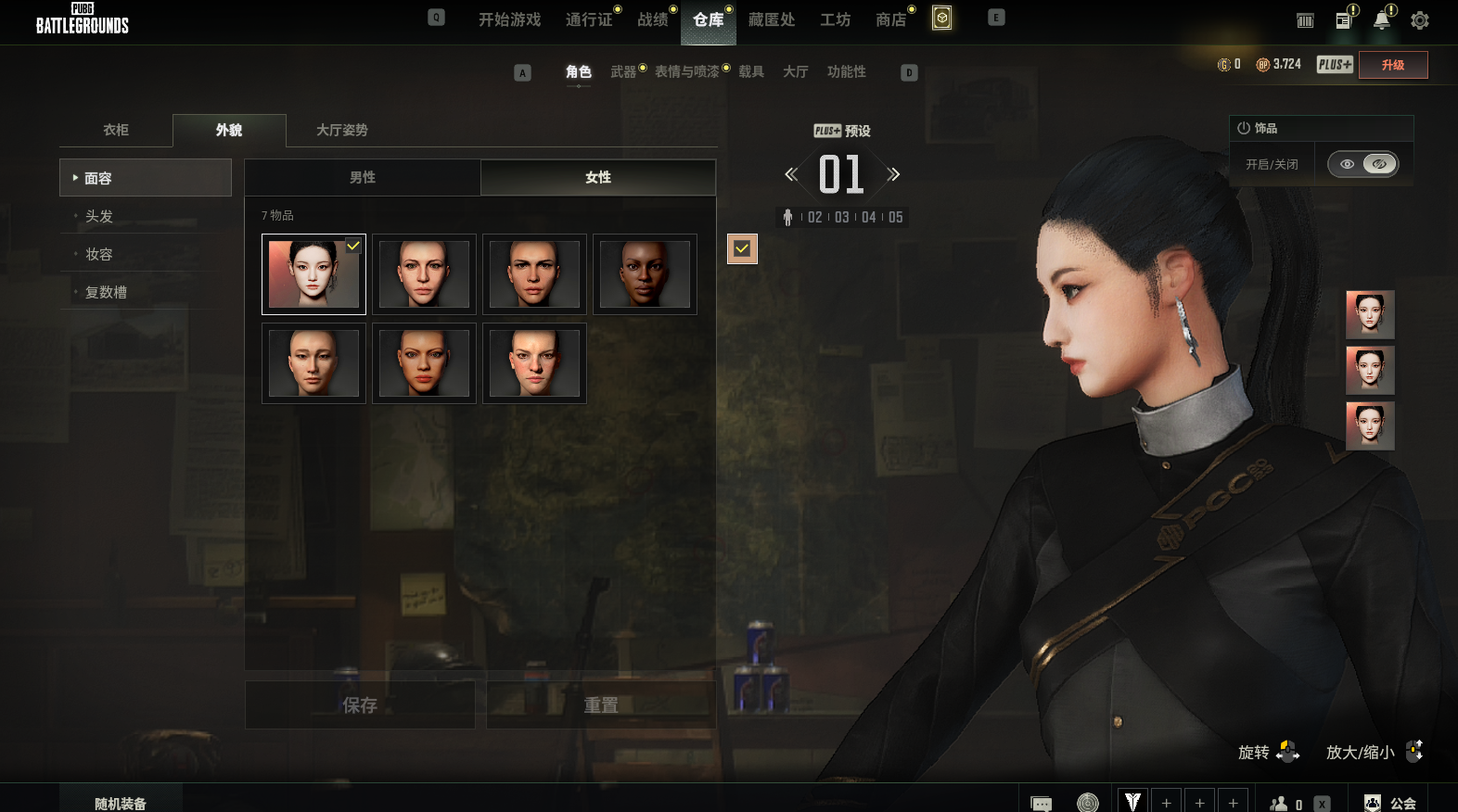Viewport: 1458px width, 812px height.
Task: Go to the next preset with right arrow
Action: click(893, 174)
